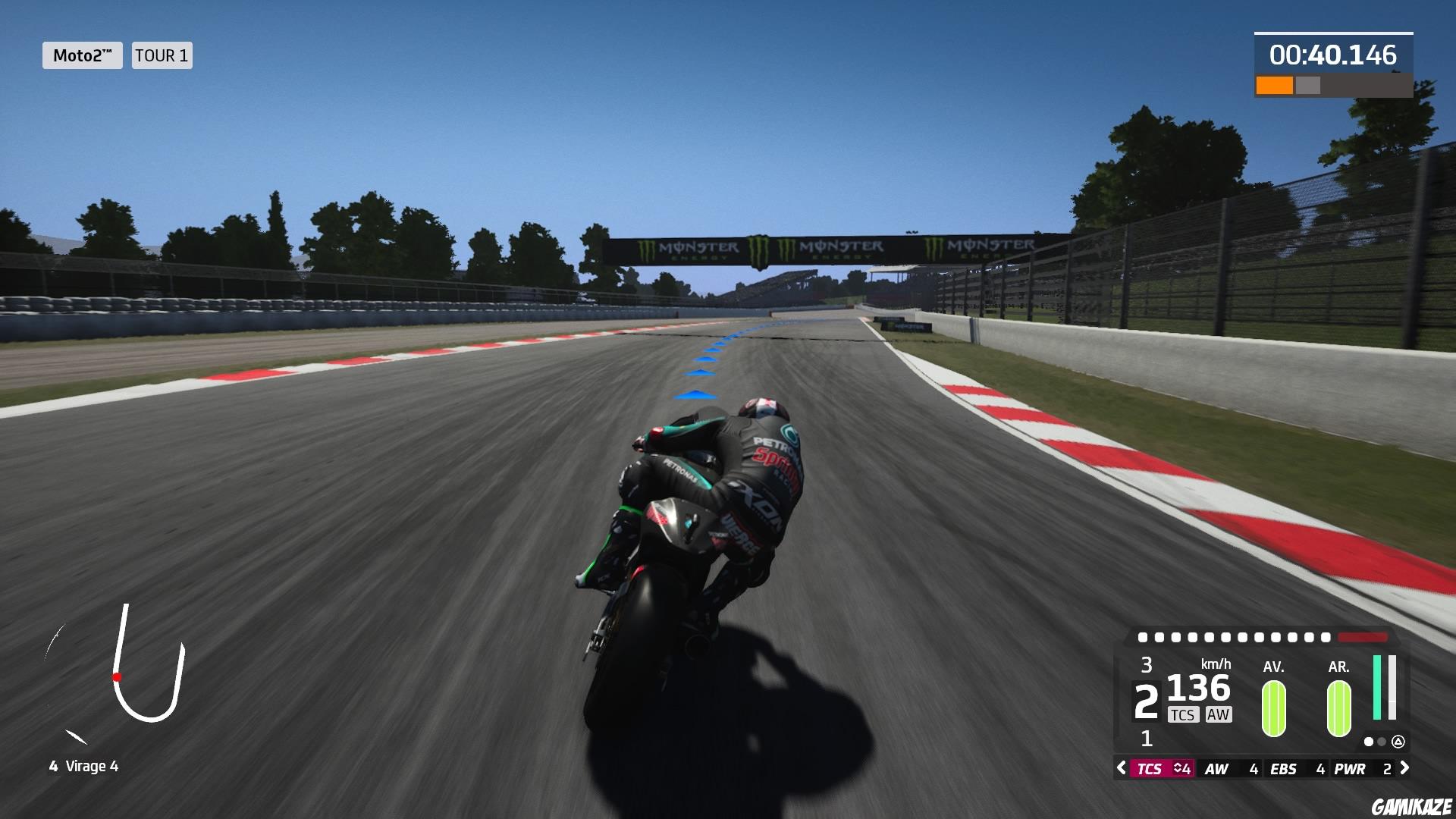
Task: Toggle the rider aid selector highlight on TCS
Action: 1163,769
